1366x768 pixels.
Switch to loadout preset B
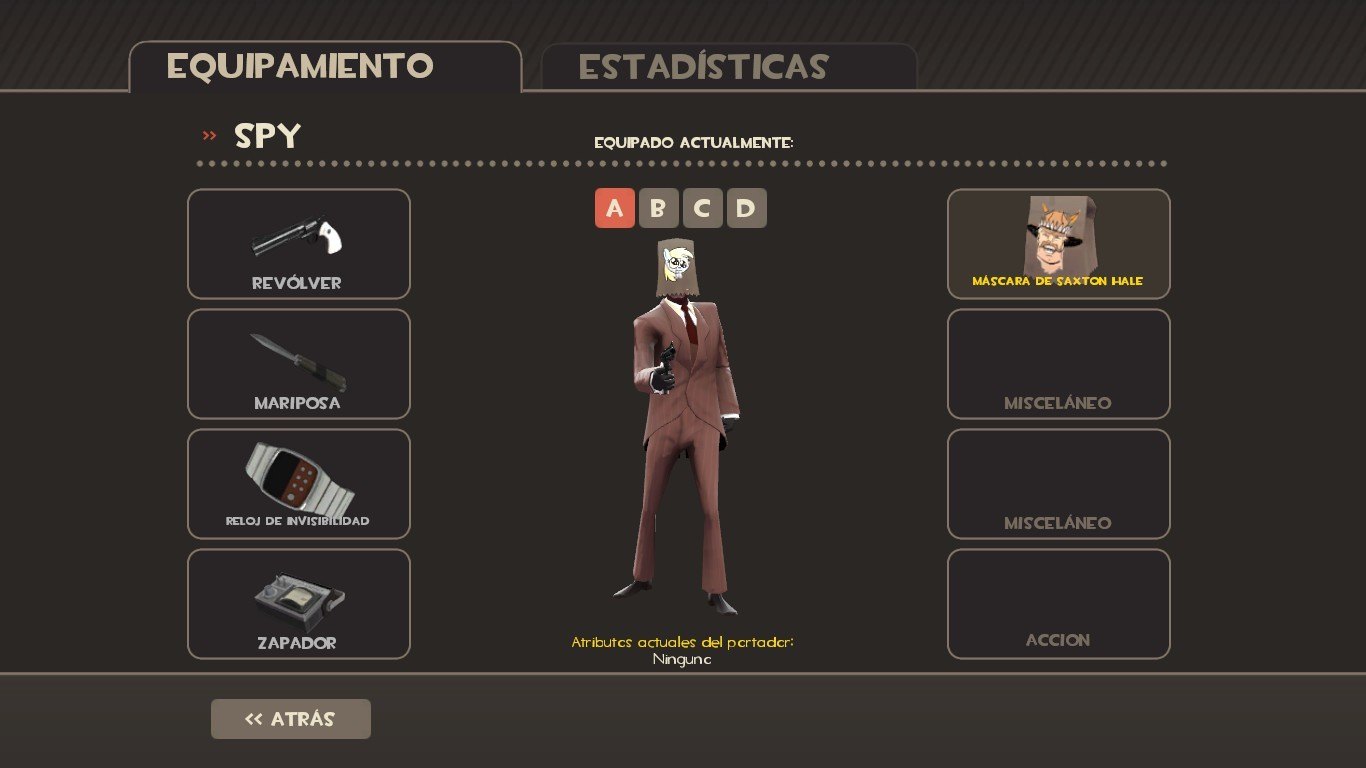[x=658, y=208]
